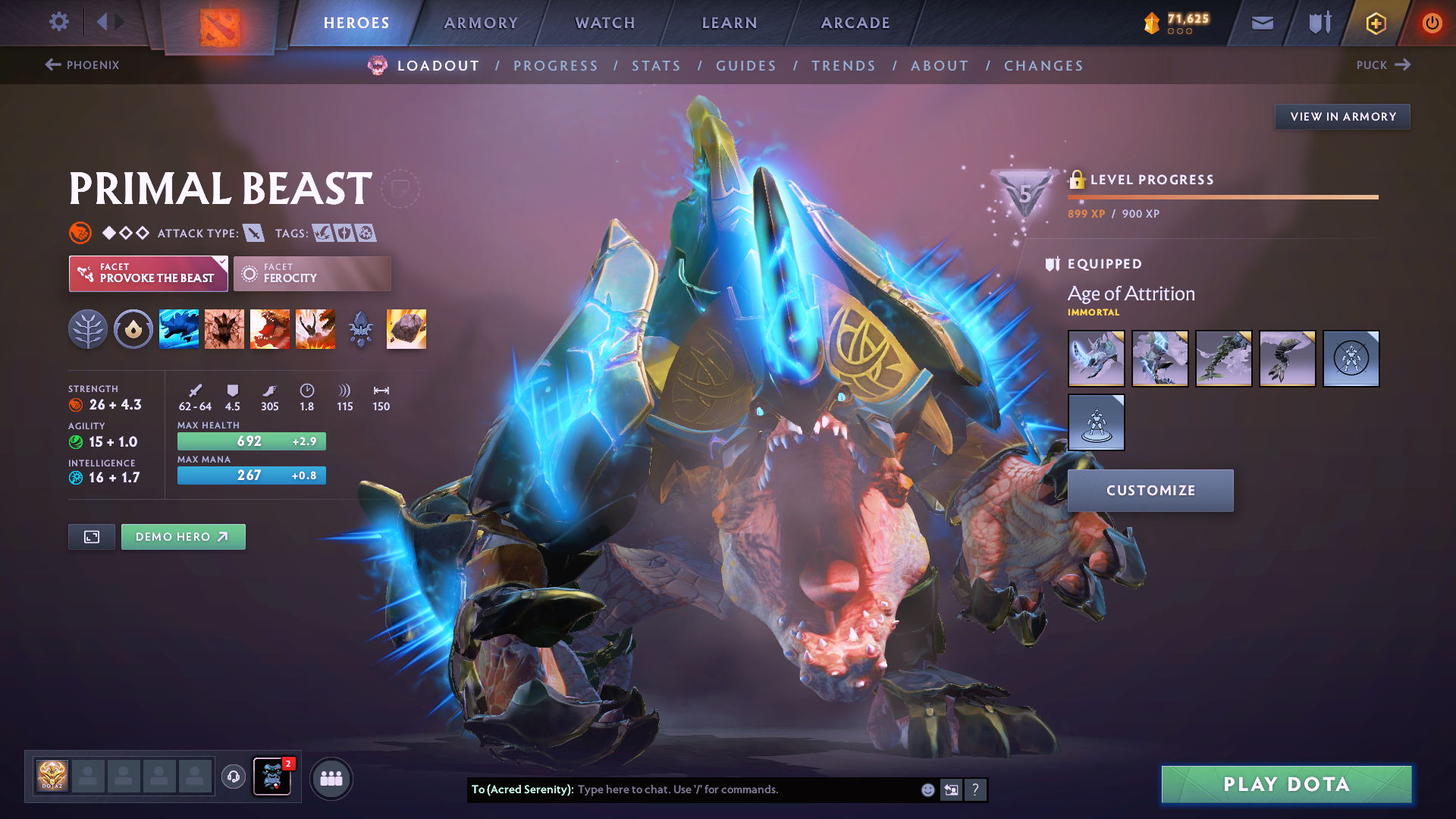The image size is (1456, 819).
Task: Show the hero Stats section
Action: click(656, 66)
